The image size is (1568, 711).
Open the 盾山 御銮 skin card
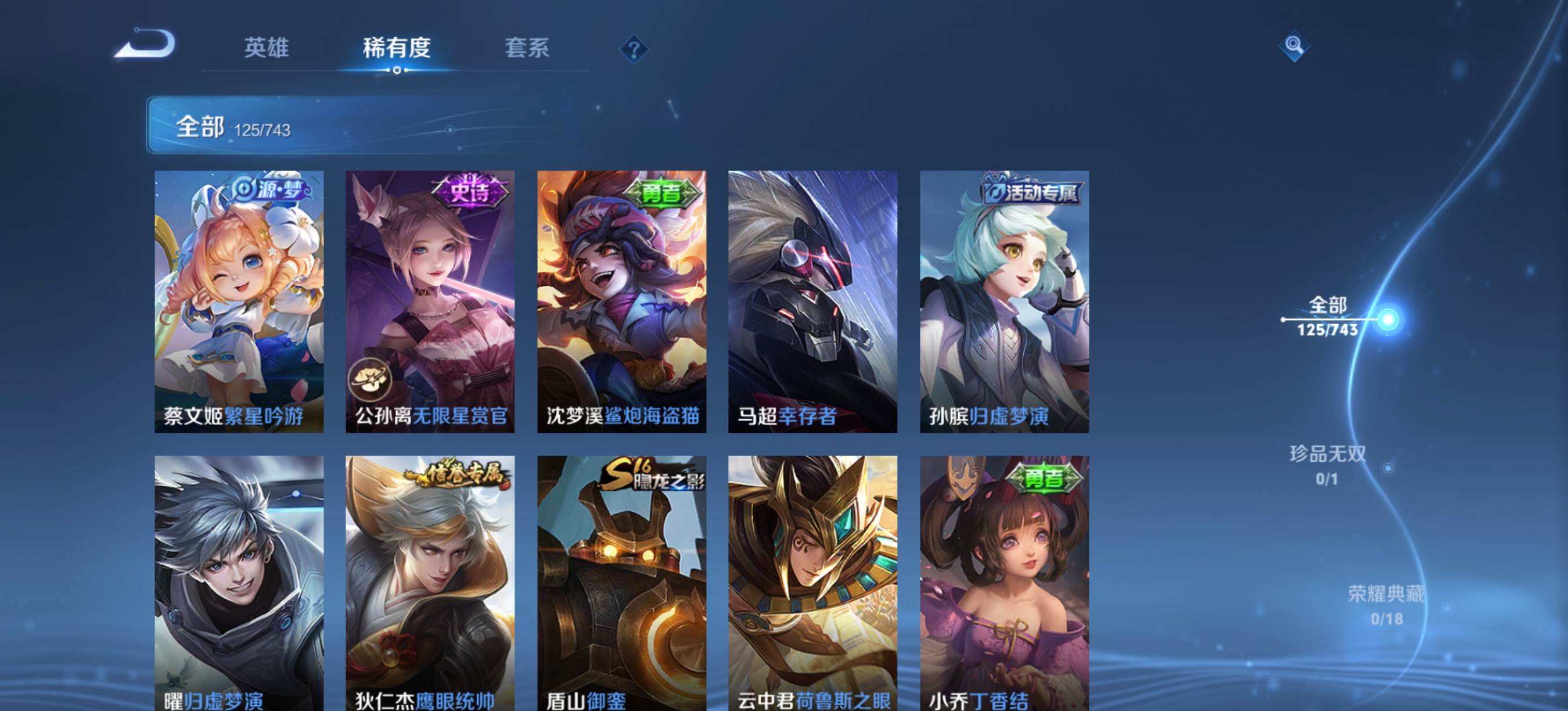pyautogui.click(x=621, y=583)
